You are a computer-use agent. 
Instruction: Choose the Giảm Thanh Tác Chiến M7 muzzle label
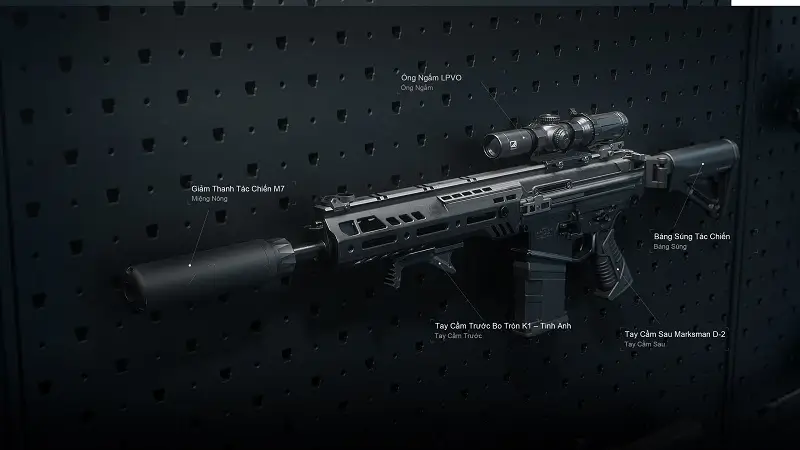(x=238, y=188)
